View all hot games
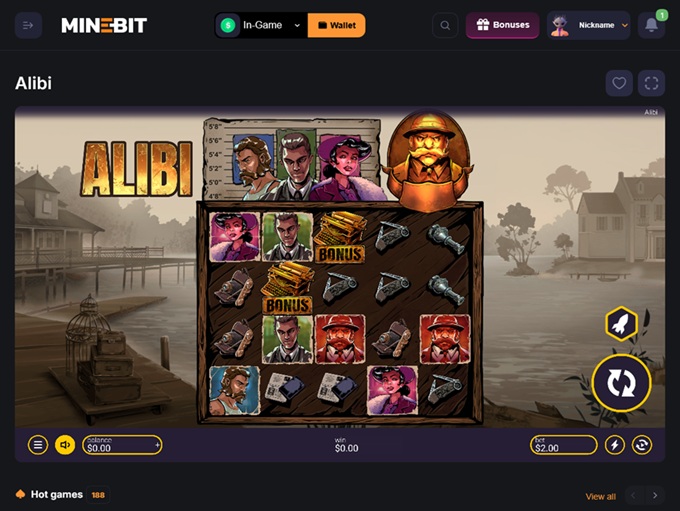The width and height of the screenshot is (680, 511). (600, 496)
